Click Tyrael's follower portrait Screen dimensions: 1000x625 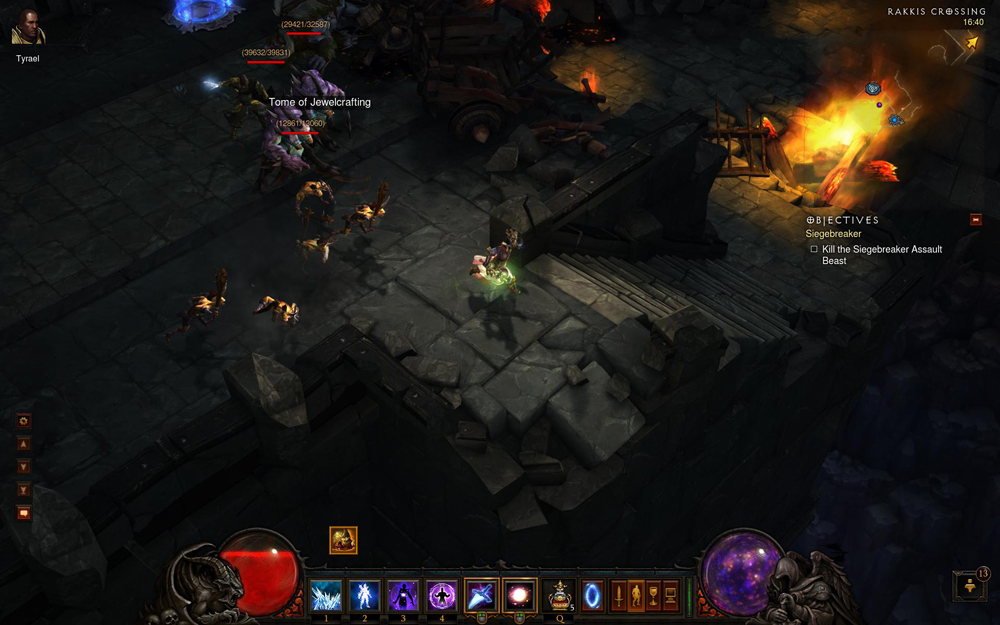[28, 28]
